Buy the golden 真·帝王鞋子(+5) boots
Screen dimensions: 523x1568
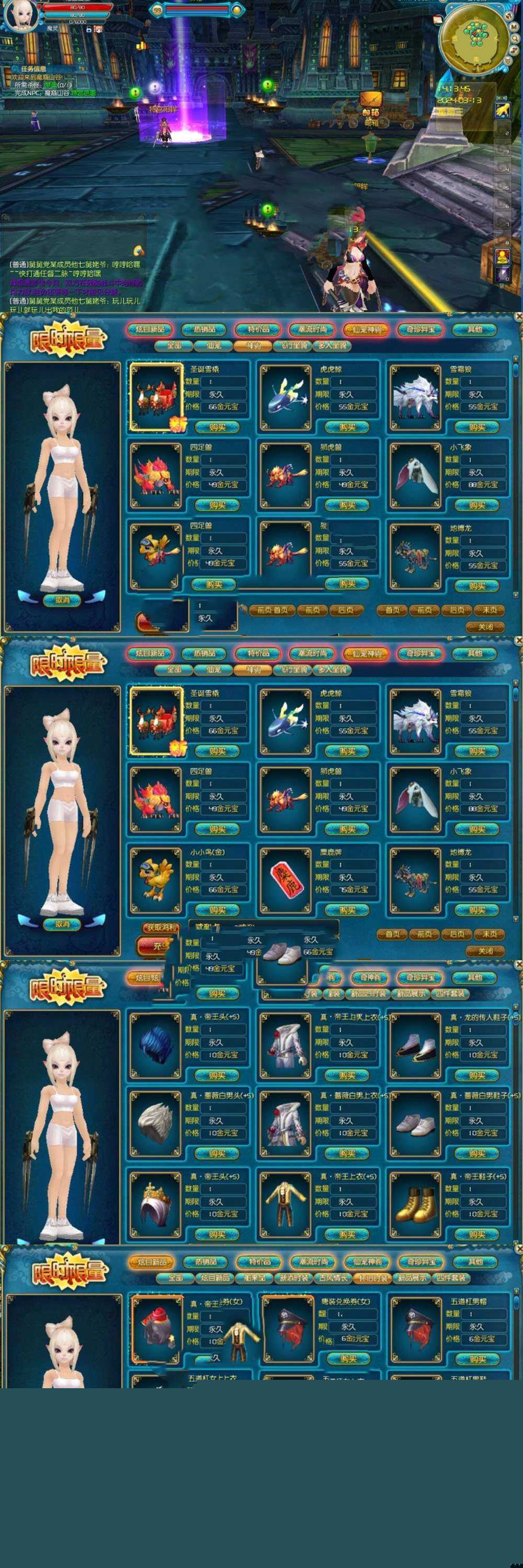pos(477,1235)
